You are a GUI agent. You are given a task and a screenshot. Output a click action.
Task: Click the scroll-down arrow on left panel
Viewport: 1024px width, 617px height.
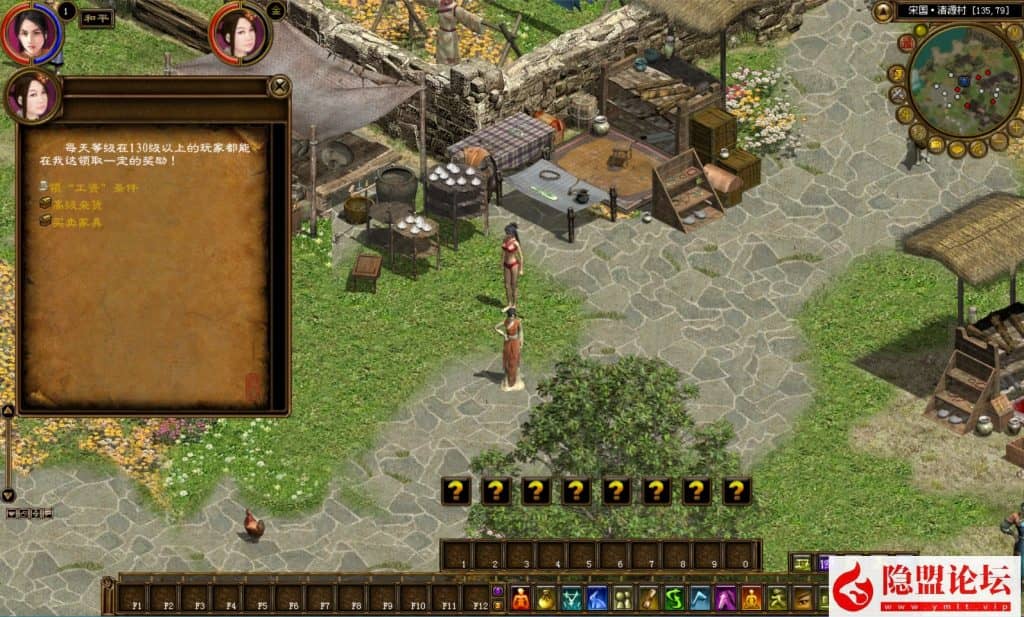tap(8, 495)
